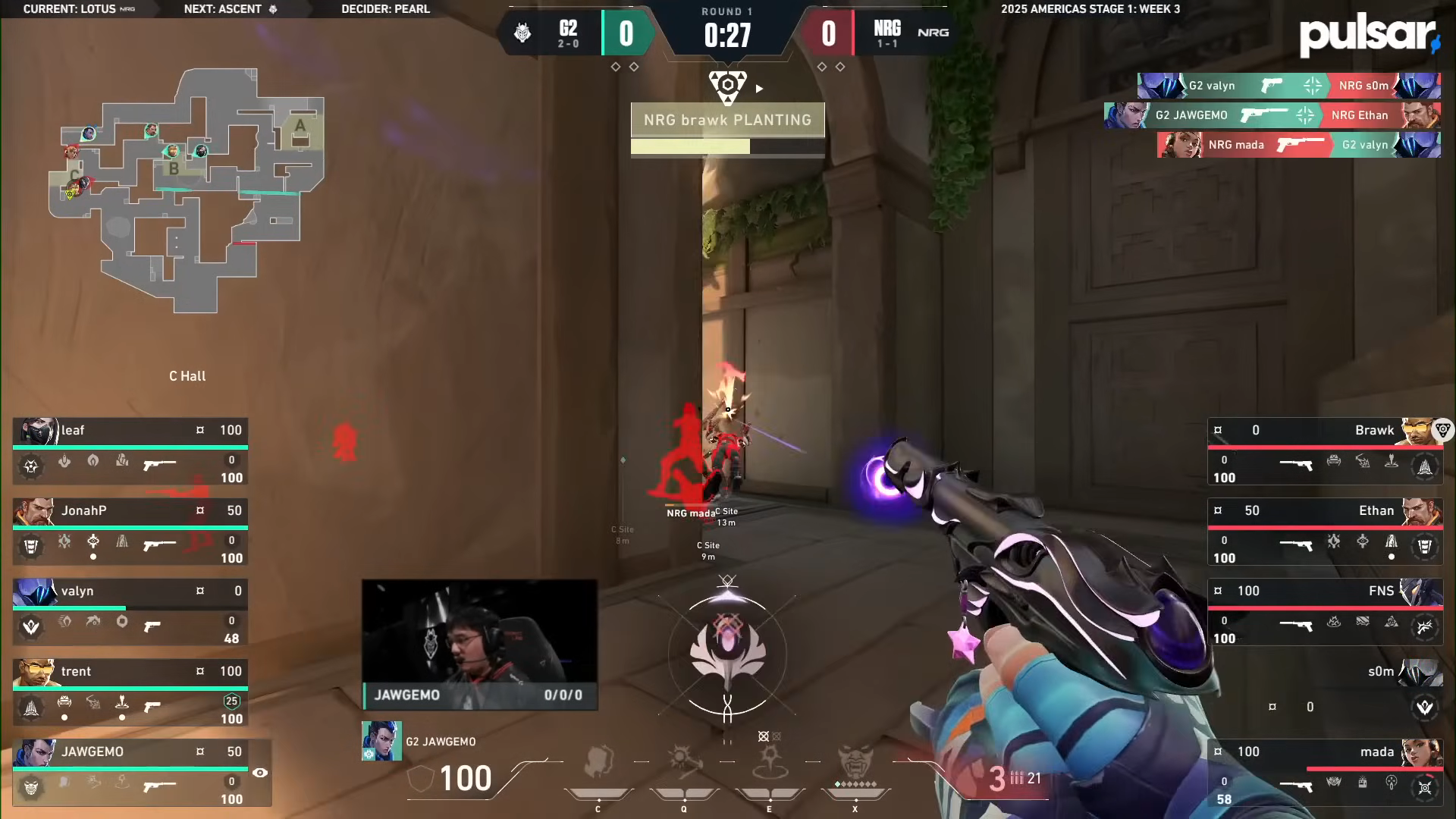Click the Lotus minimap
1456x819 pixels.
tap(187, 190)
